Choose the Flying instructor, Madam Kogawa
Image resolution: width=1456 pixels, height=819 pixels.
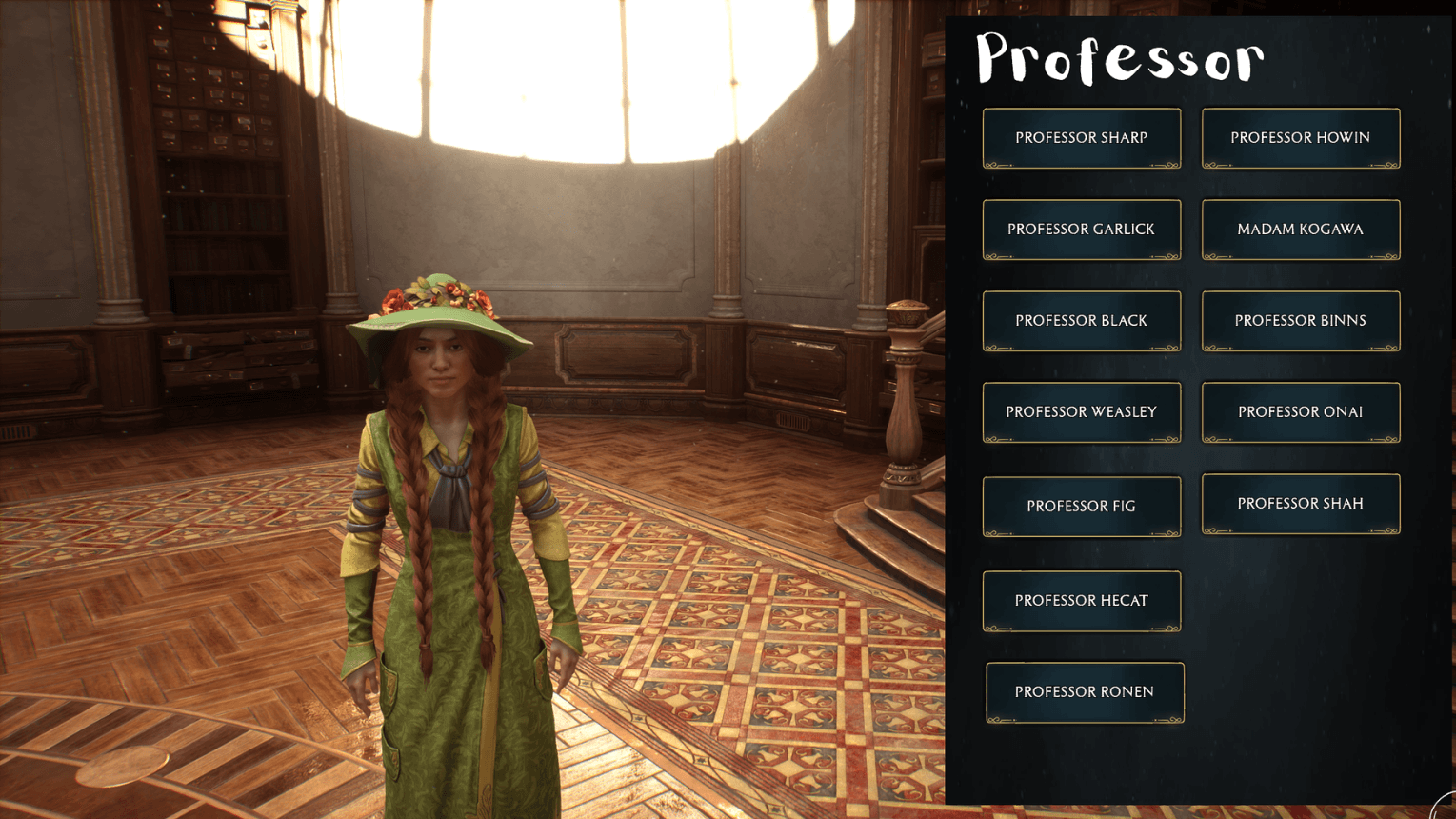point(1300,229)
